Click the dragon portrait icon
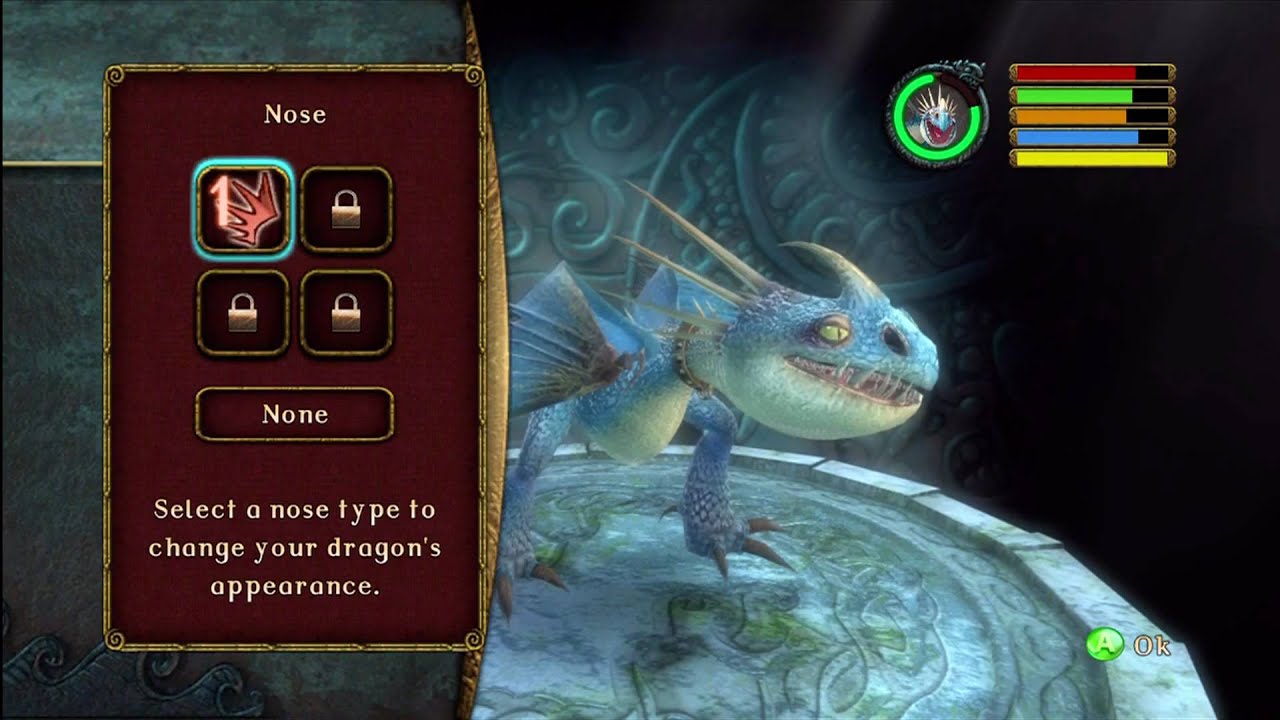The width and height of the screenshot is (1280, 720). click(x=937, y=116)
